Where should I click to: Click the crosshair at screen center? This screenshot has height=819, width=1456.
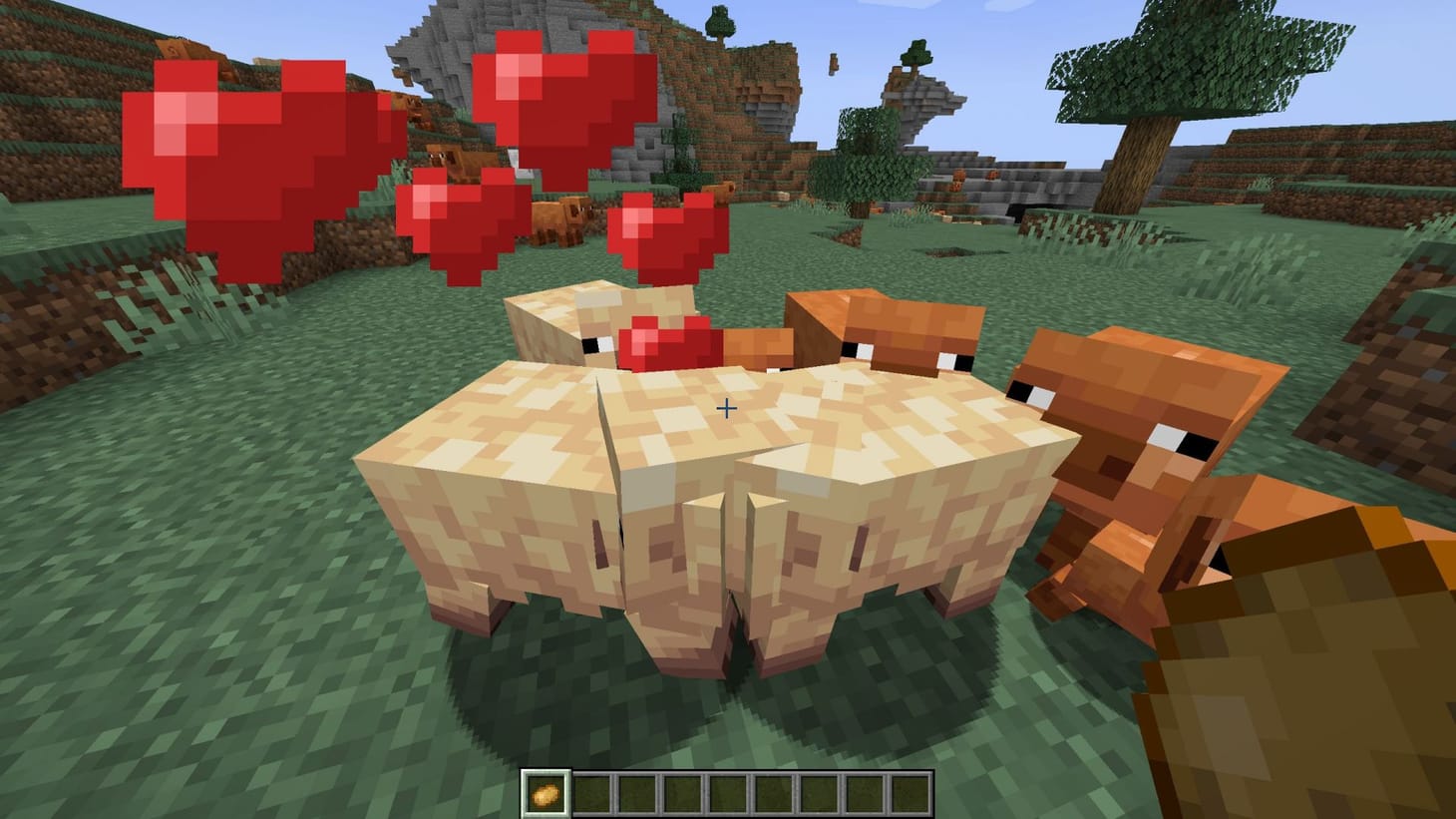pyautogui.click(x=728, y=409)
